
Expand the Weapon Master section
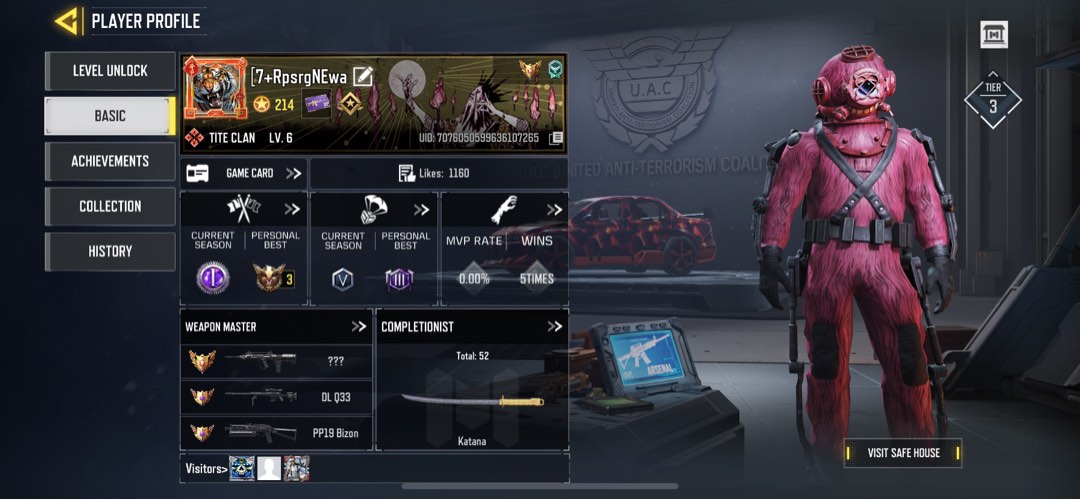click(359, 326)
